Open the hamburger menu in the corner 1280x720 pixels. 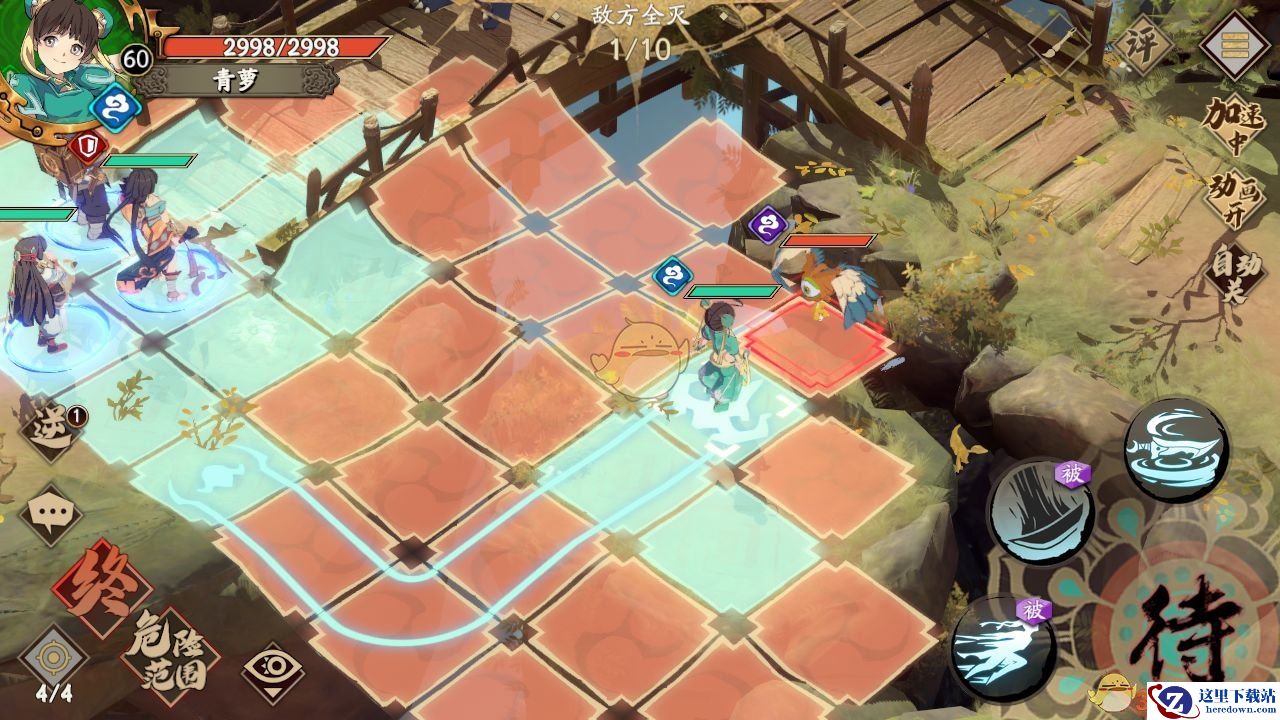coord(1237,46)
